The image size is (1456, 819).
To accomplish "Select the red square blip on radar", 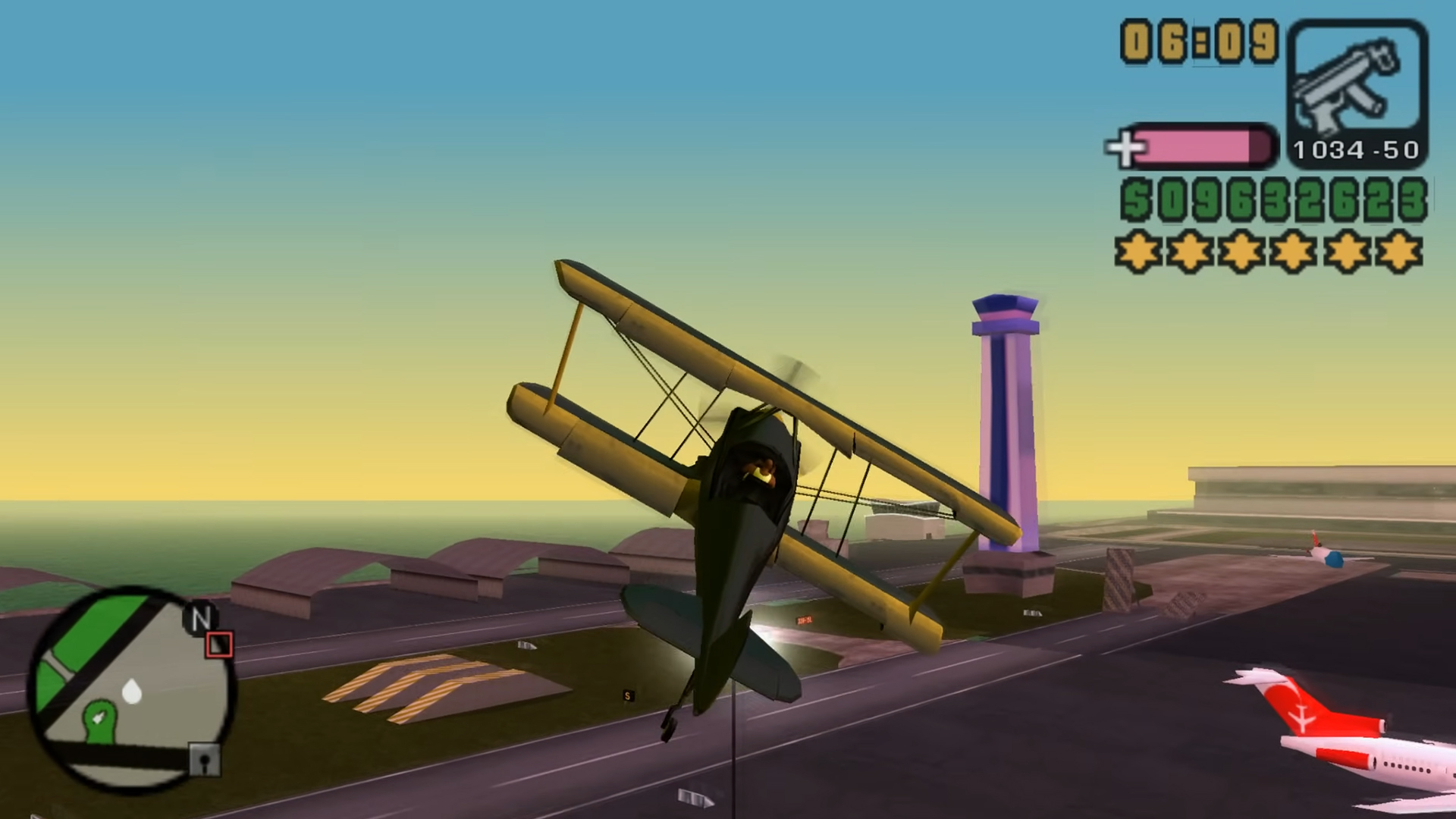I will (x=219, y=645).
